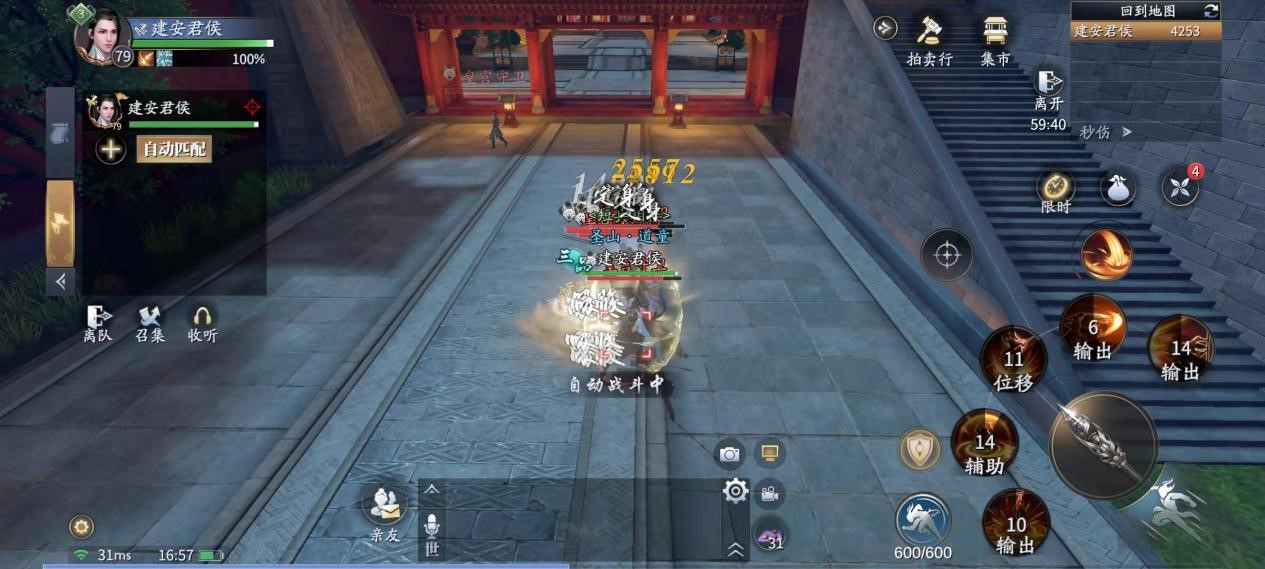Open the gear settings above the chat
The width and height of the screenshot is (1265, 569).
pyautogui.click(x=736, y=490)
